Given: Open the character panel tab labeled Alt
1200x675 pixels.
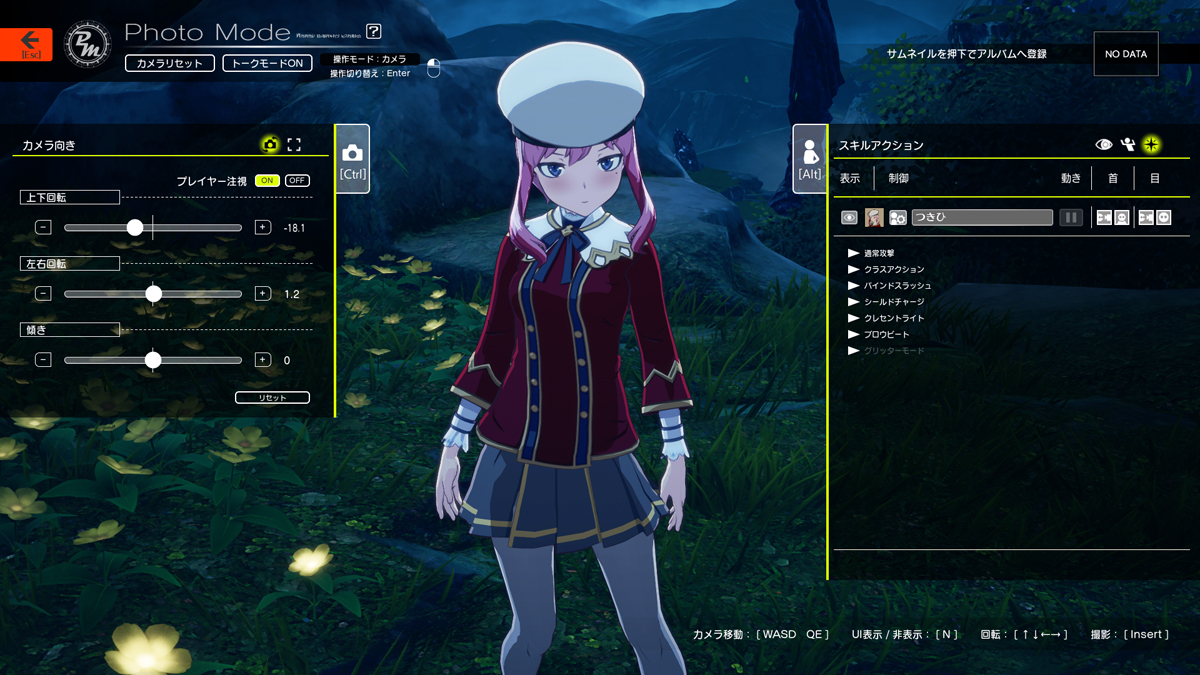Looking at the screenshot, I should pyautogui.click(x=810, y=159).
